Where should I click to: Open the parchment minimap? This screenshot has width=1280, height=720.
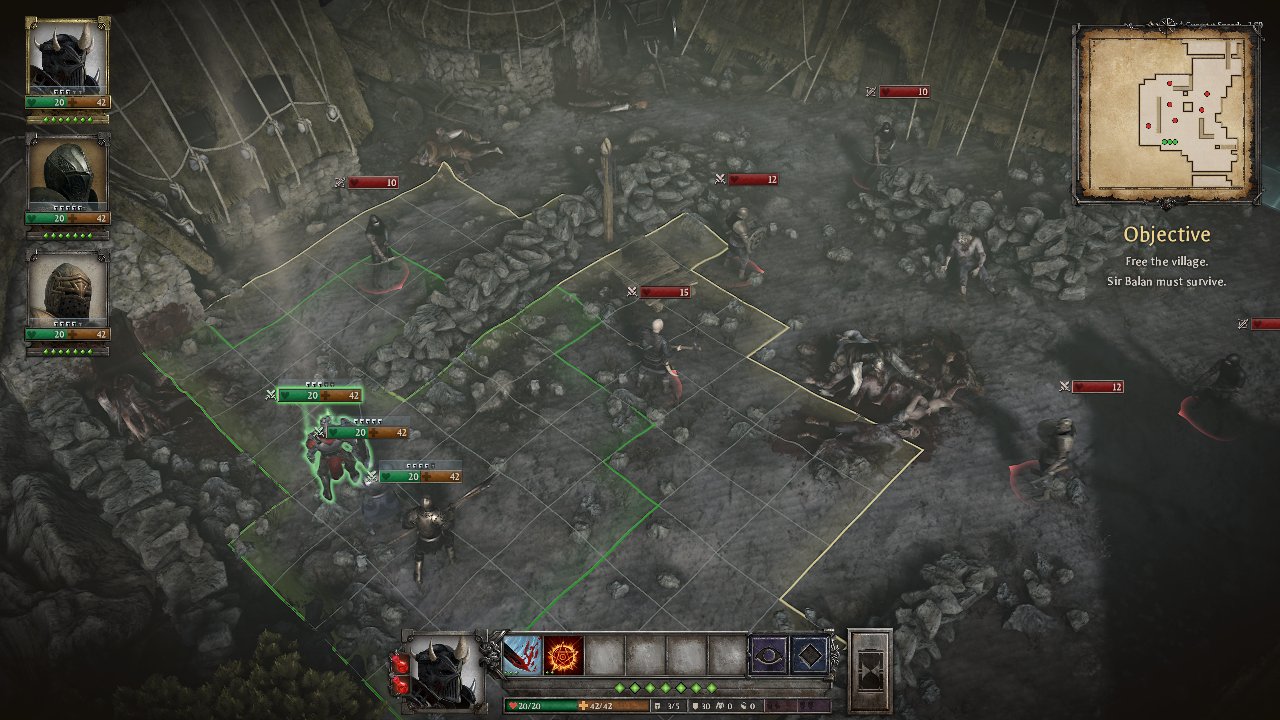(1166, 113)
